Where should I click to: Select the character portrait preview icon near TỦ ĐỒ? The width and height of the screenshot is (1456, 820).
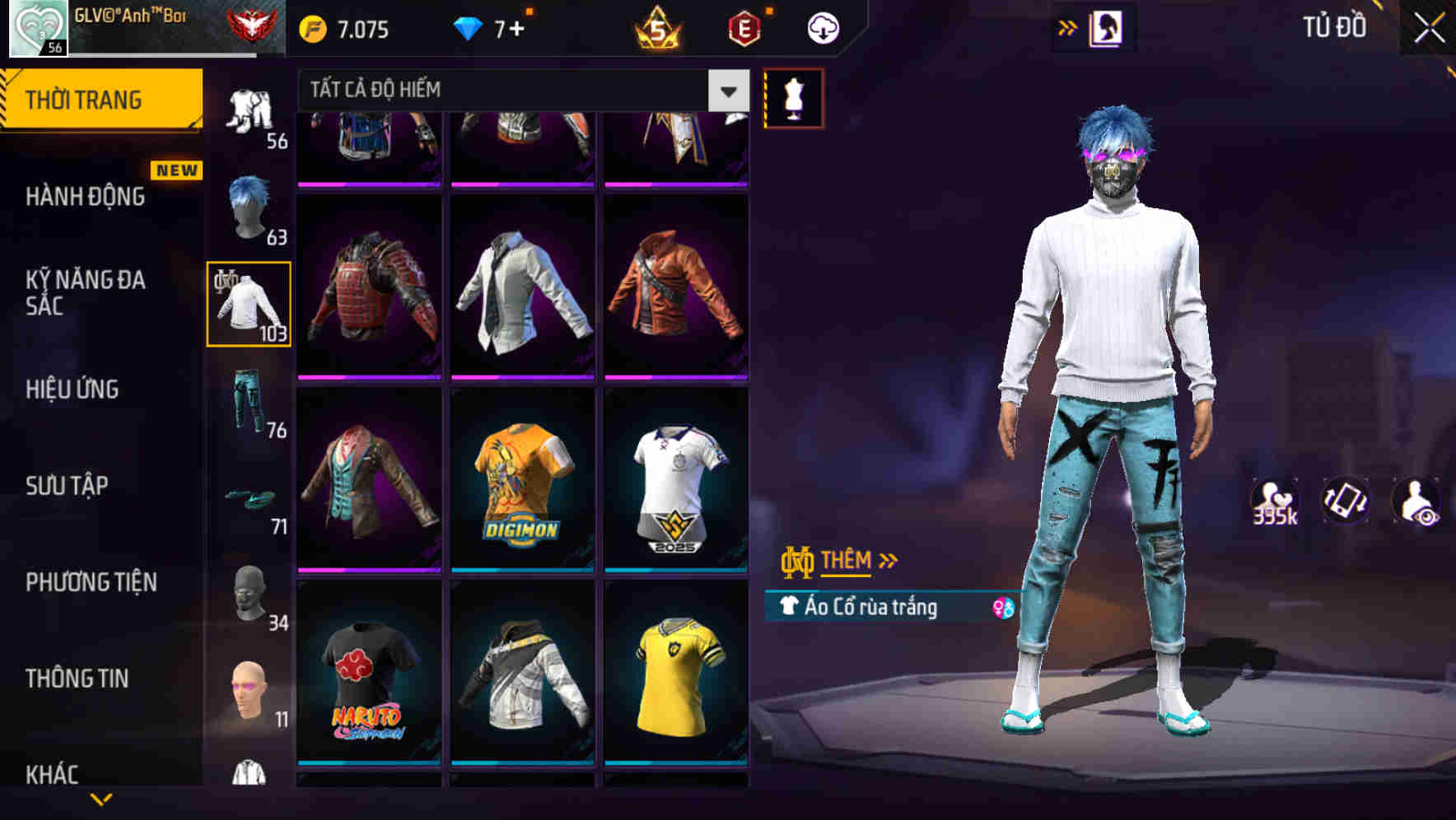1106,27
